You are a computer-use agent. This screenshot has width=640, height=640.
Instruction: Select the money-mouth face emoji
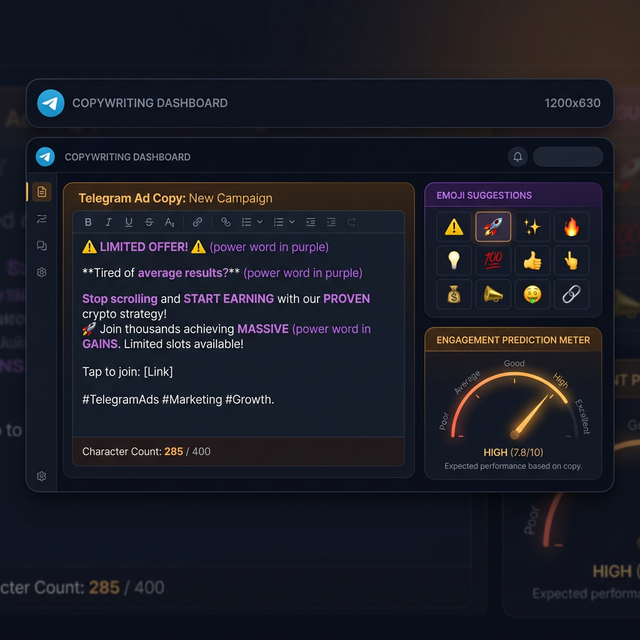(533, 295)
